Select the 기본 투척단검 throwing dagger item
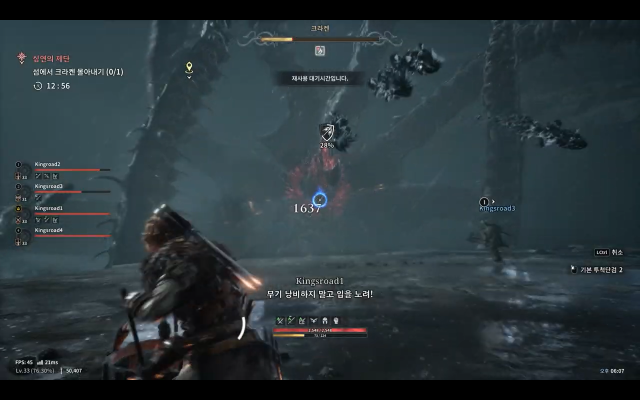 pos(598,270)
